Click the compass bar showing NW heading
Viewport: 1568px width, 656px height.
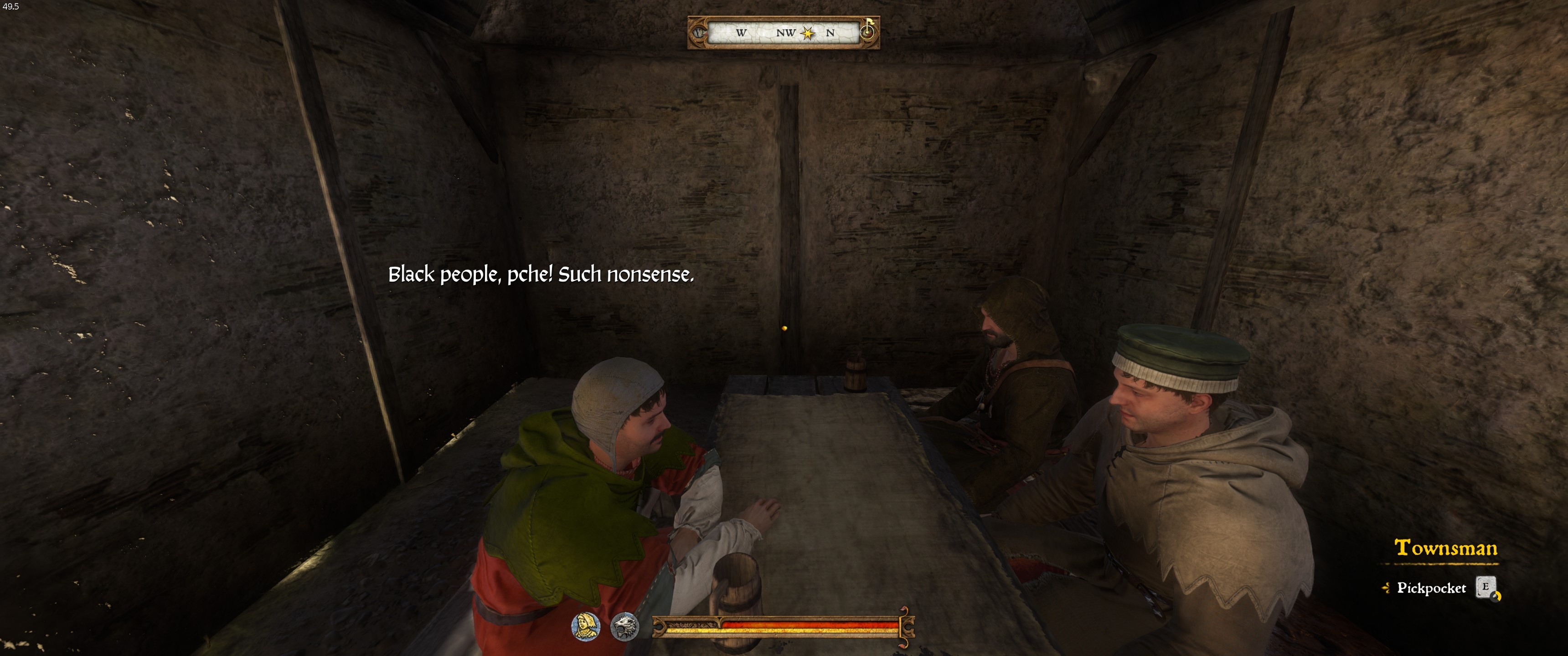click(784, 33)
